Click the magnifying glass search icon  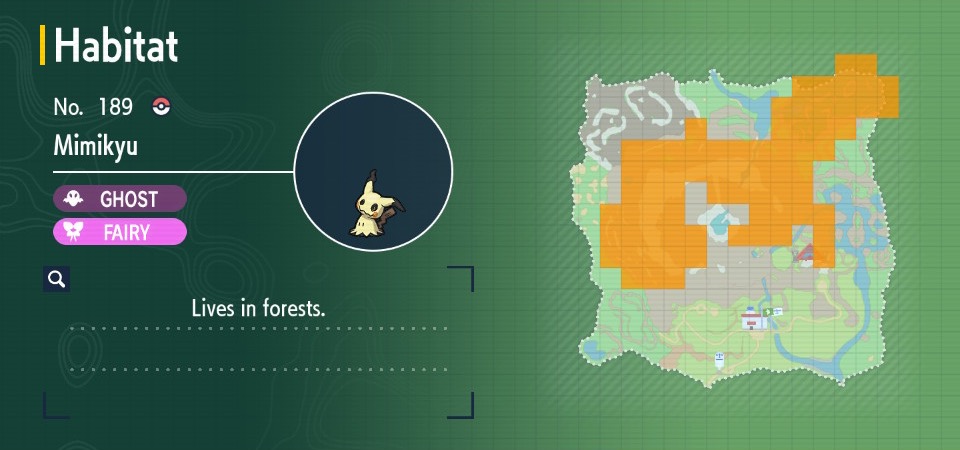point(56,279)
